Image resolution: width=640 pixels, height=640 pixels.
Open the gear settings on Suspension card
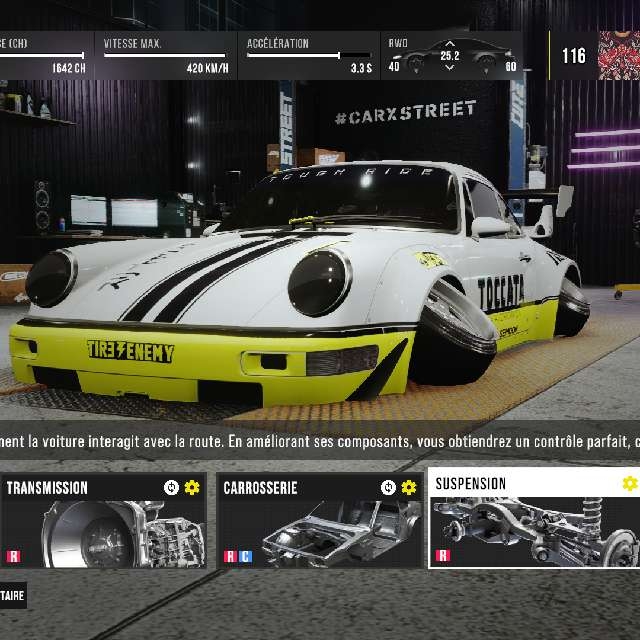(629, 484)
